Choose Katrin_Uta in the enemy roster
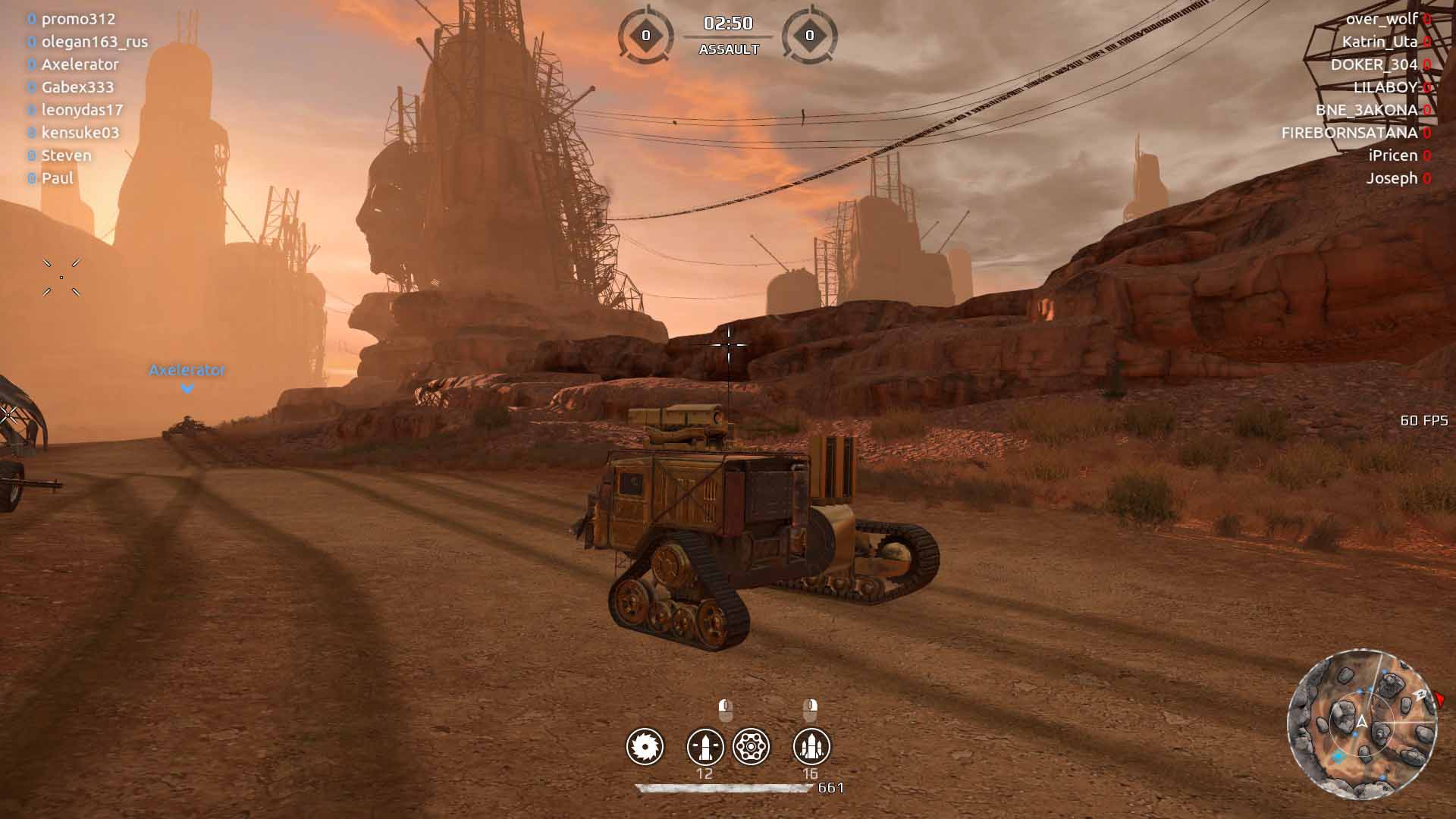Viewport: 1456px width, 819px height. click(x=1379, y=42)
